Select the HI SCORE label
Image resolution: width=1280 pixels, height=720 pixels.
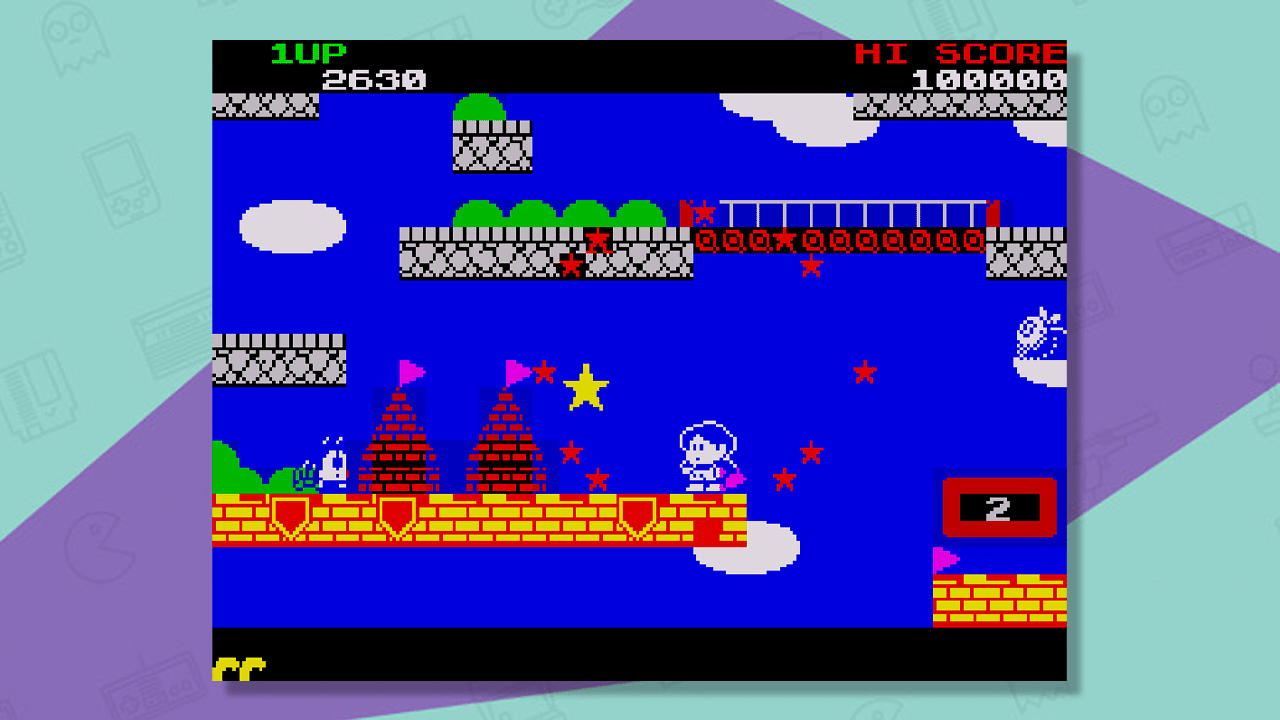click(x=962, y=53)
